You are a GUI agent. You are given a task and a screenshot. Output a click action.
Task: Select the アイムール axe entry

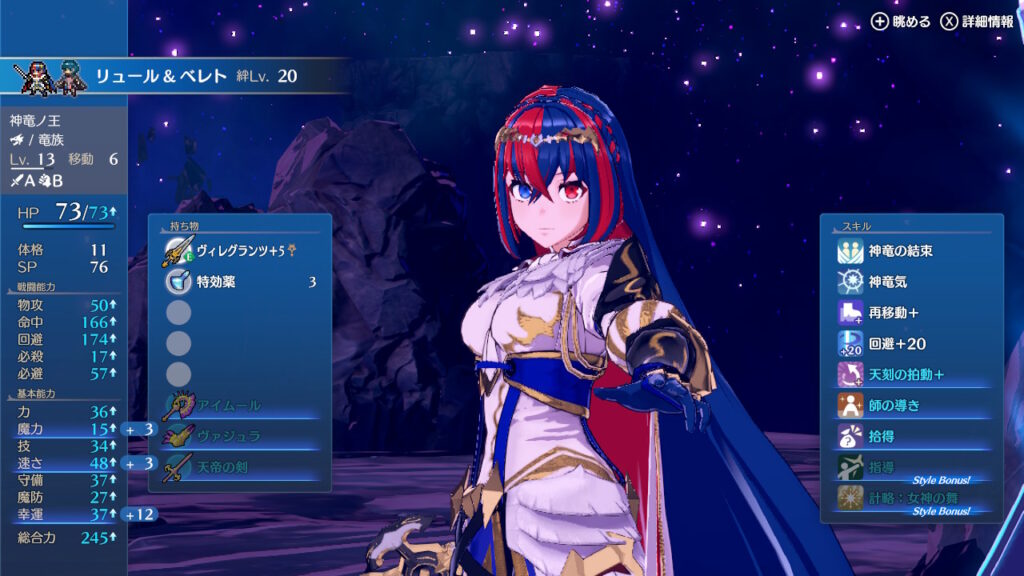click(240, 405)
